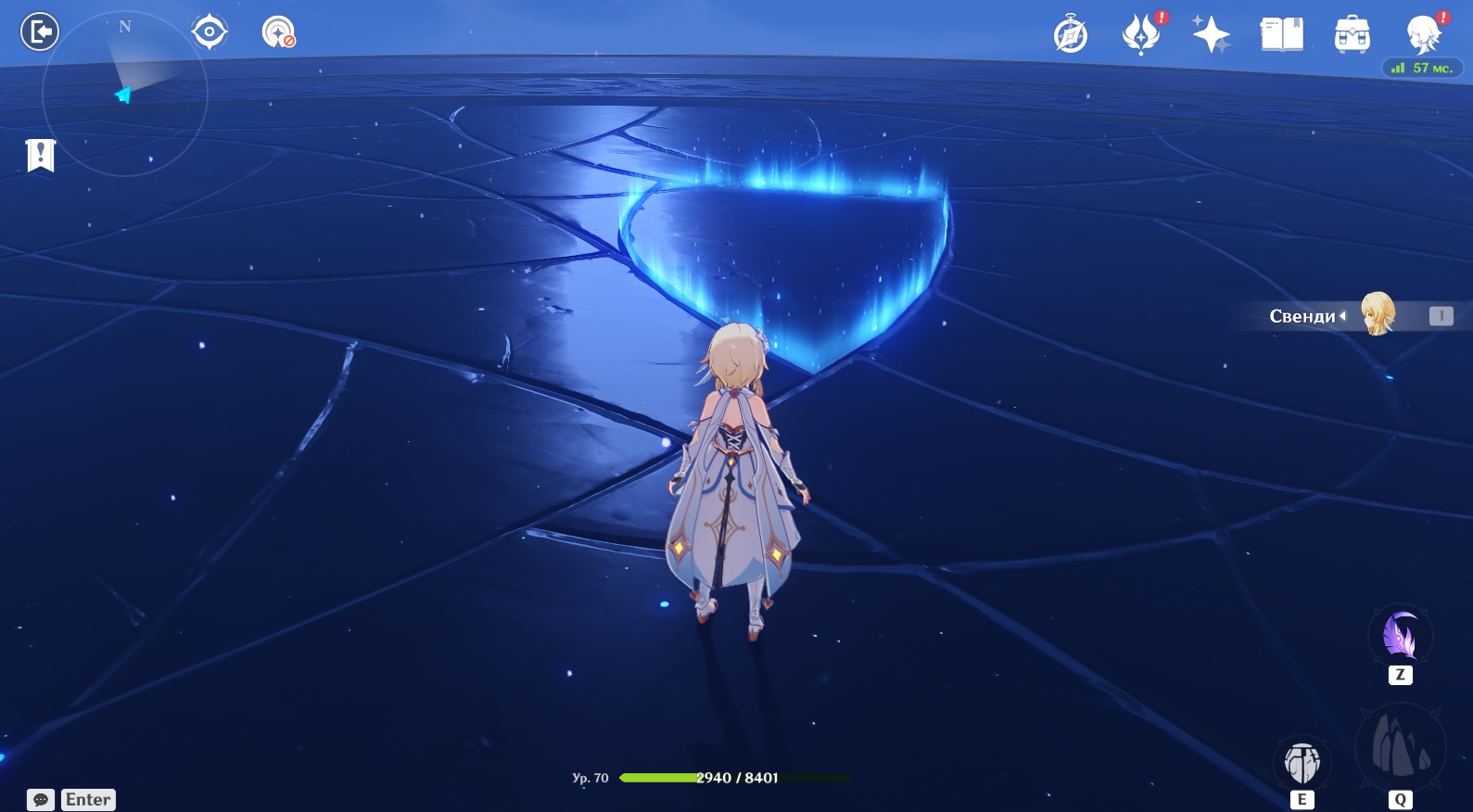Activate the elemental skill icon

coord(1302,763)
